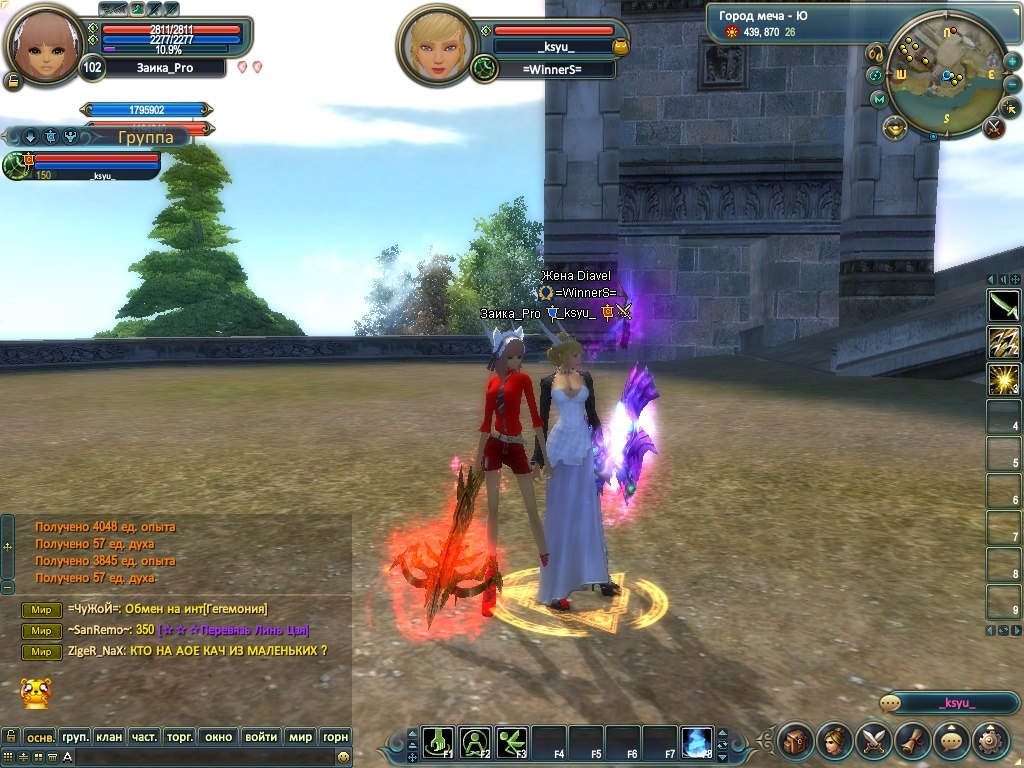The width and height of the screenshot is (1024, 768).
Task: Open the quest scroll button
Action: (913, 741)
